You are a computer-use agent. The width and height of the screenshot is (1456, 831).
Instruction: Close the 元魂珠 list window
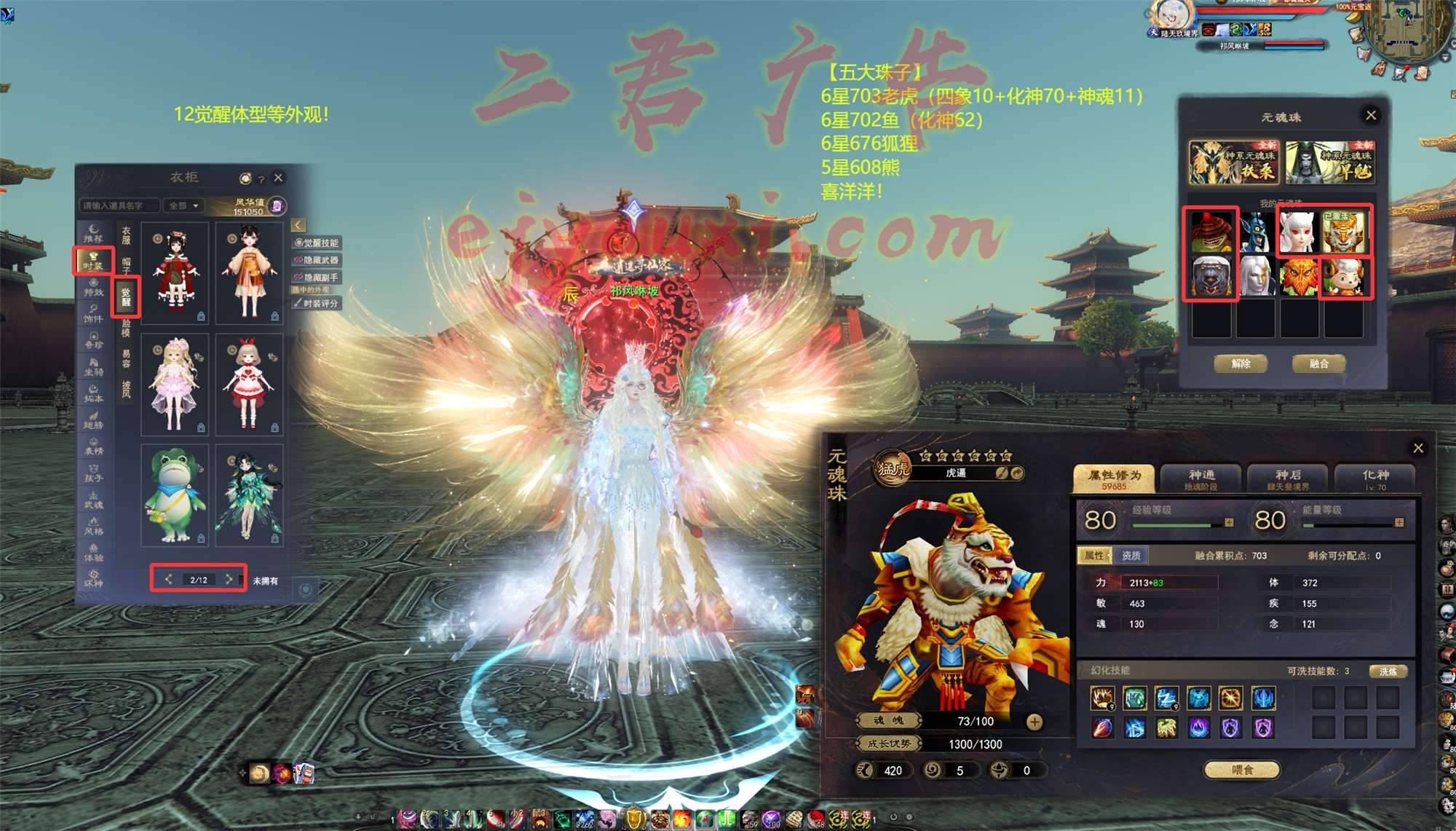click(1371, 115)
